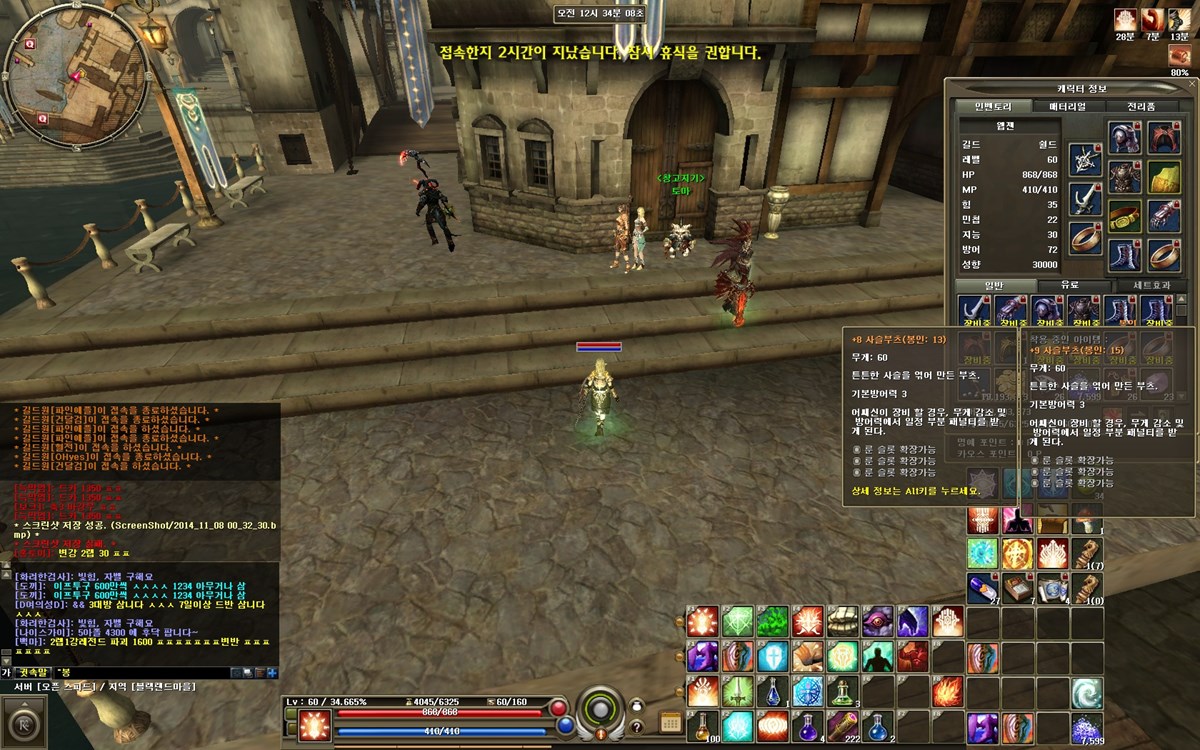Click the equipped sword weapon slot
The image size is (1200, 750).
pyautogui.click(x=1085, y=197)
